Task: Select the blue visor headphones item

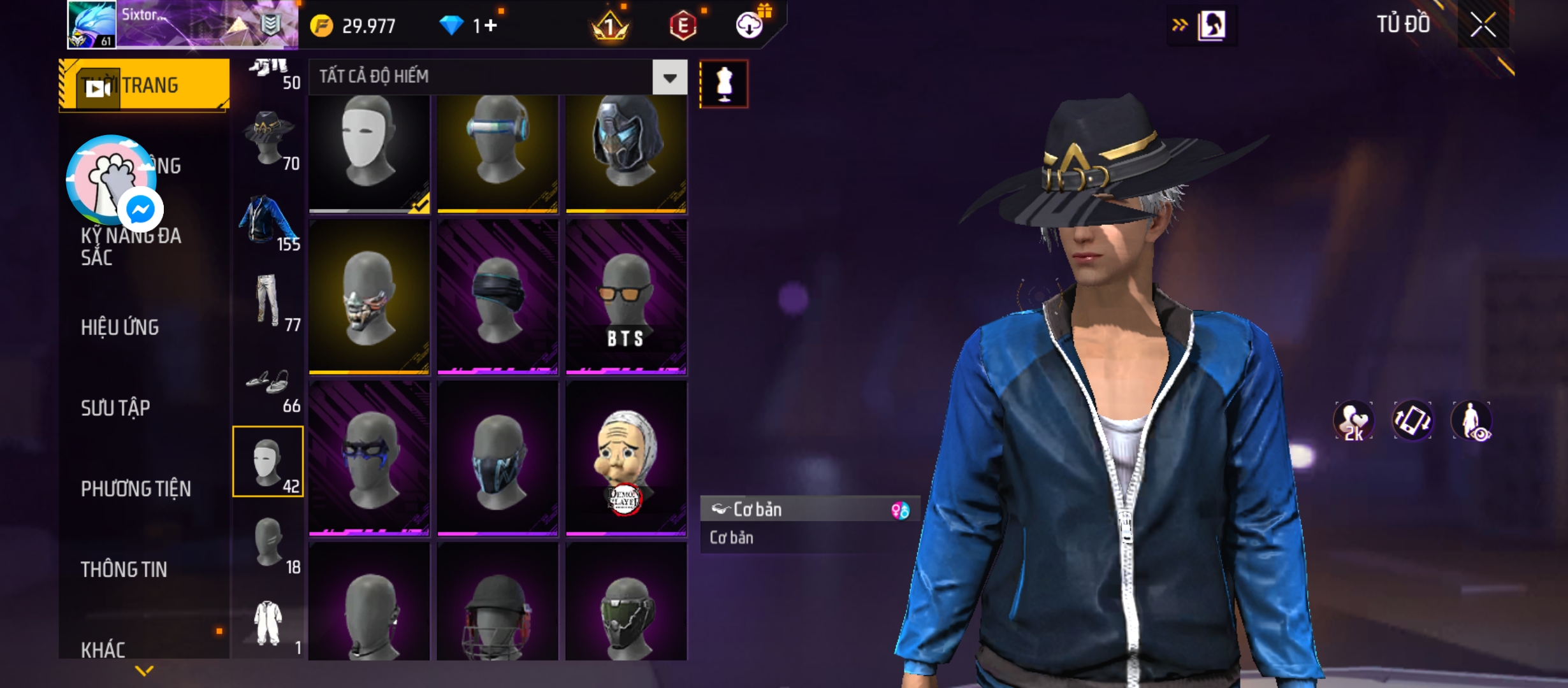Action: tap(497, 153)
